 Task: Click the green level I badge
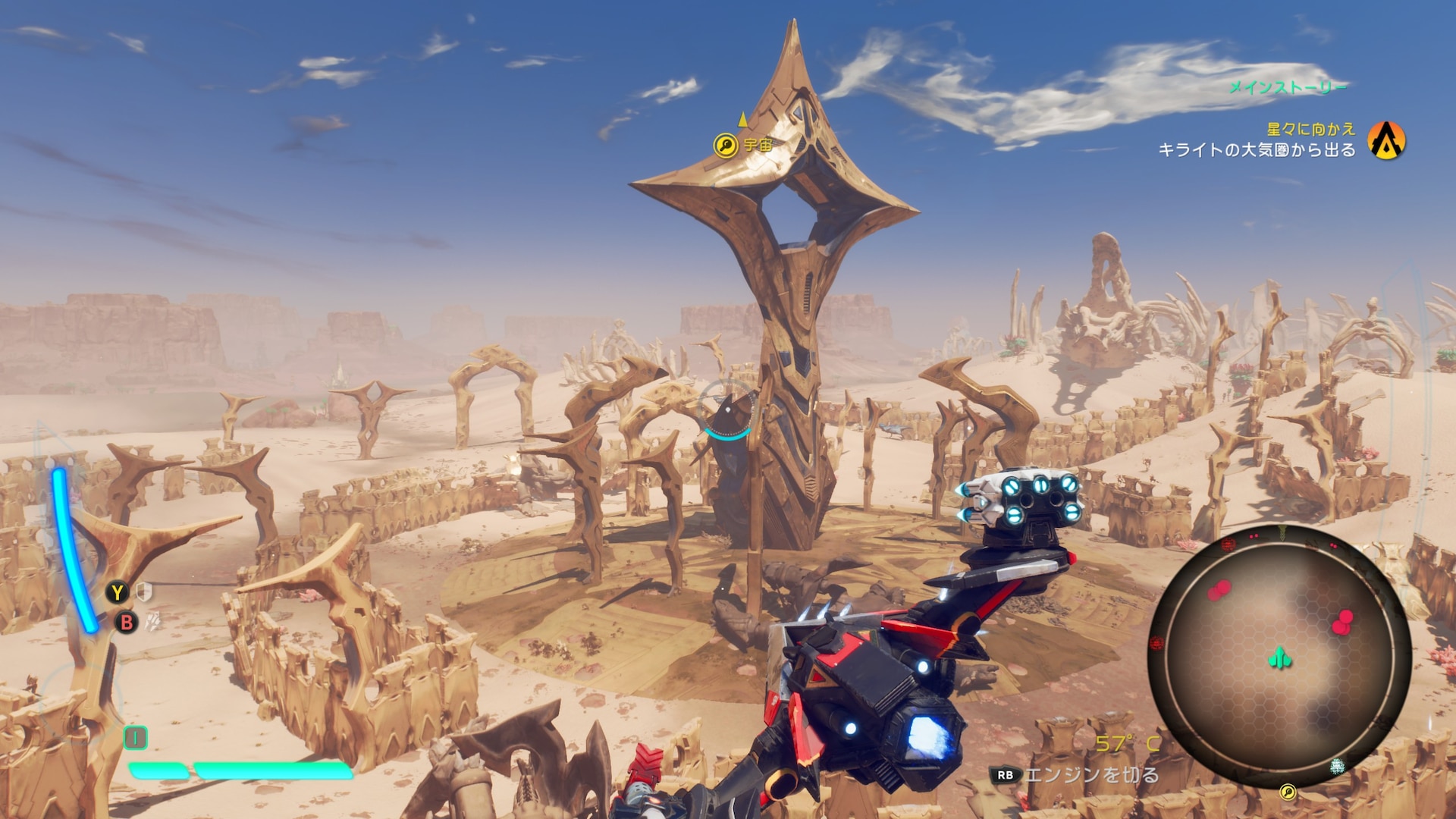tap(136, 737)
